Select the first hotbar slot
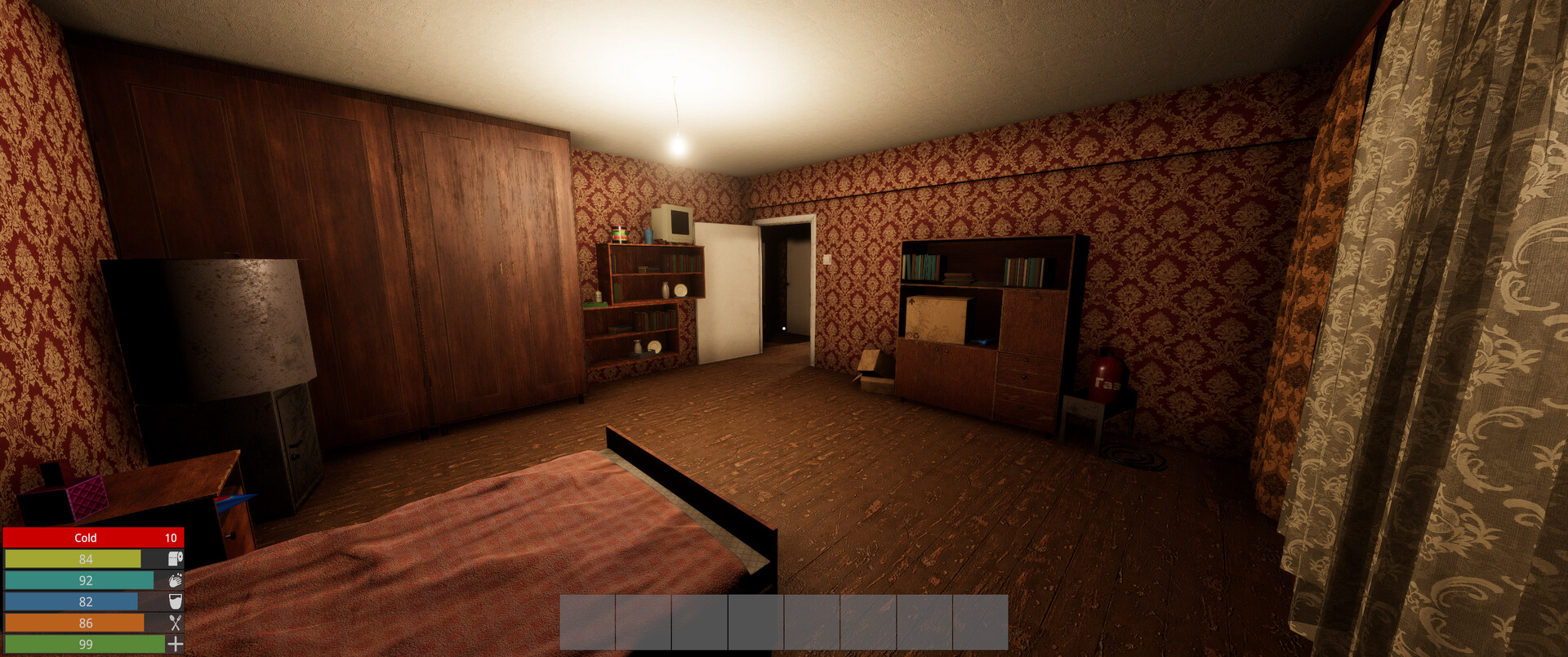 [x=586, y=622]
